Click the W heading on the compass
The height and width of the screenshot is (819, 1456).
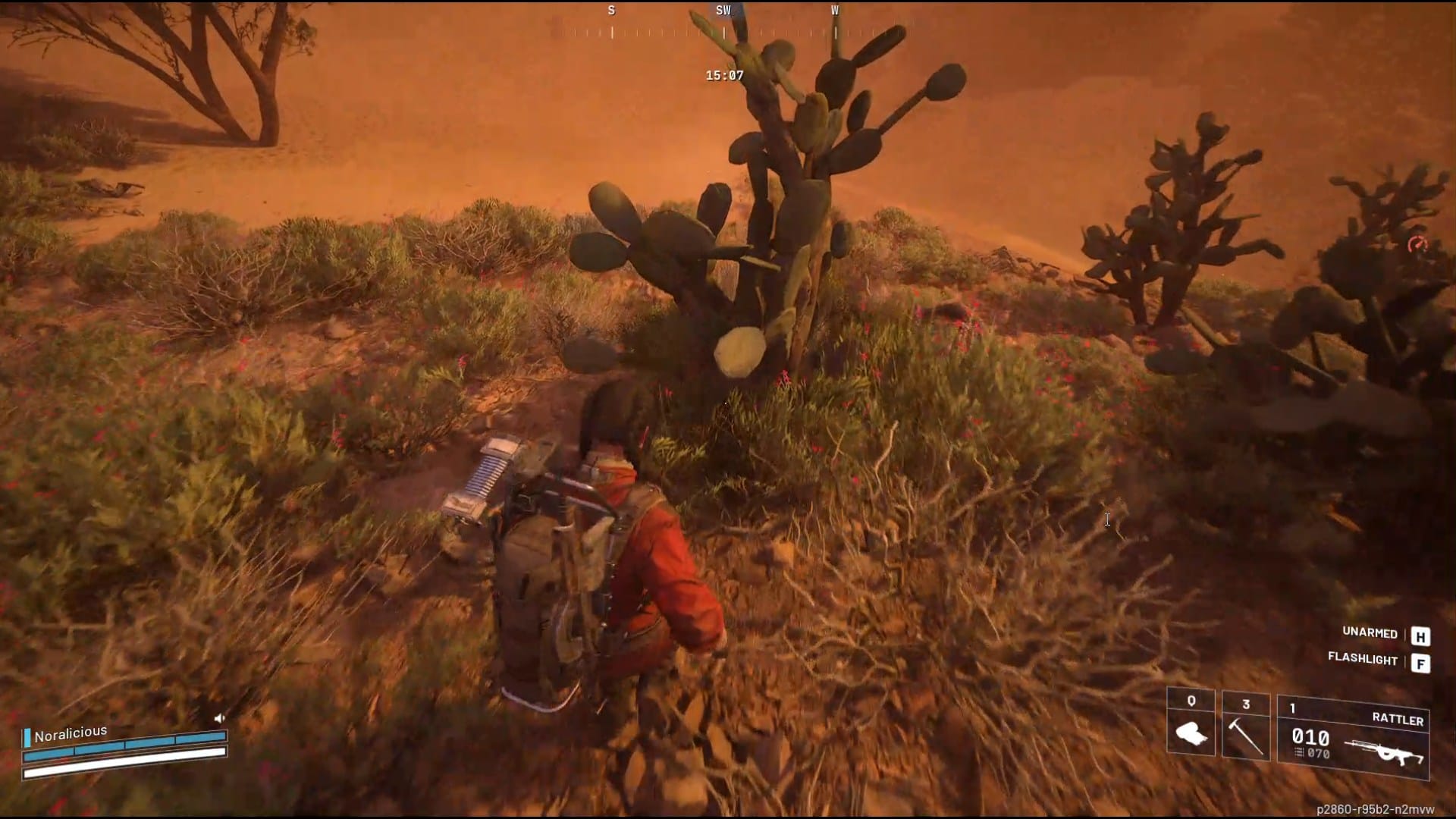point(836,11)
